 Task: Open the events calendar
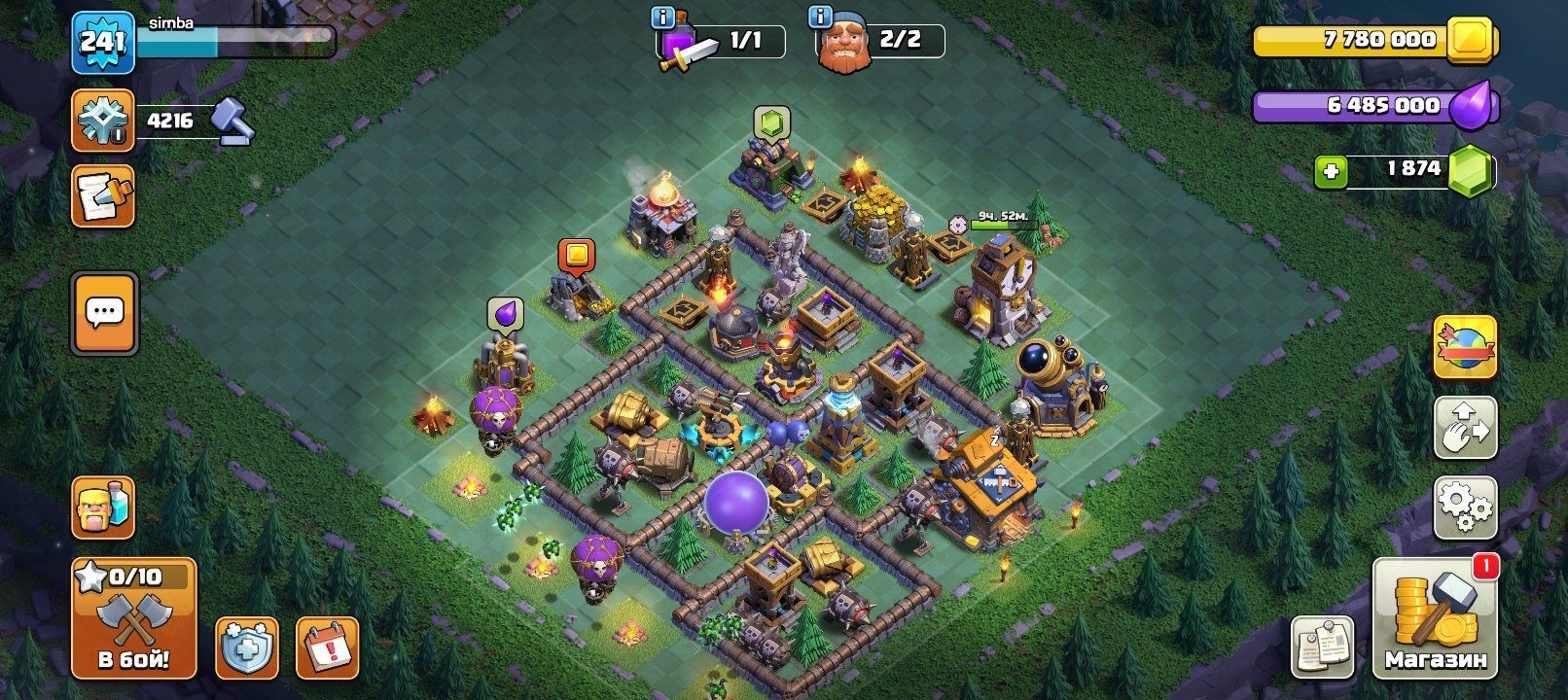pyautogui.click(x=327, y=647)
